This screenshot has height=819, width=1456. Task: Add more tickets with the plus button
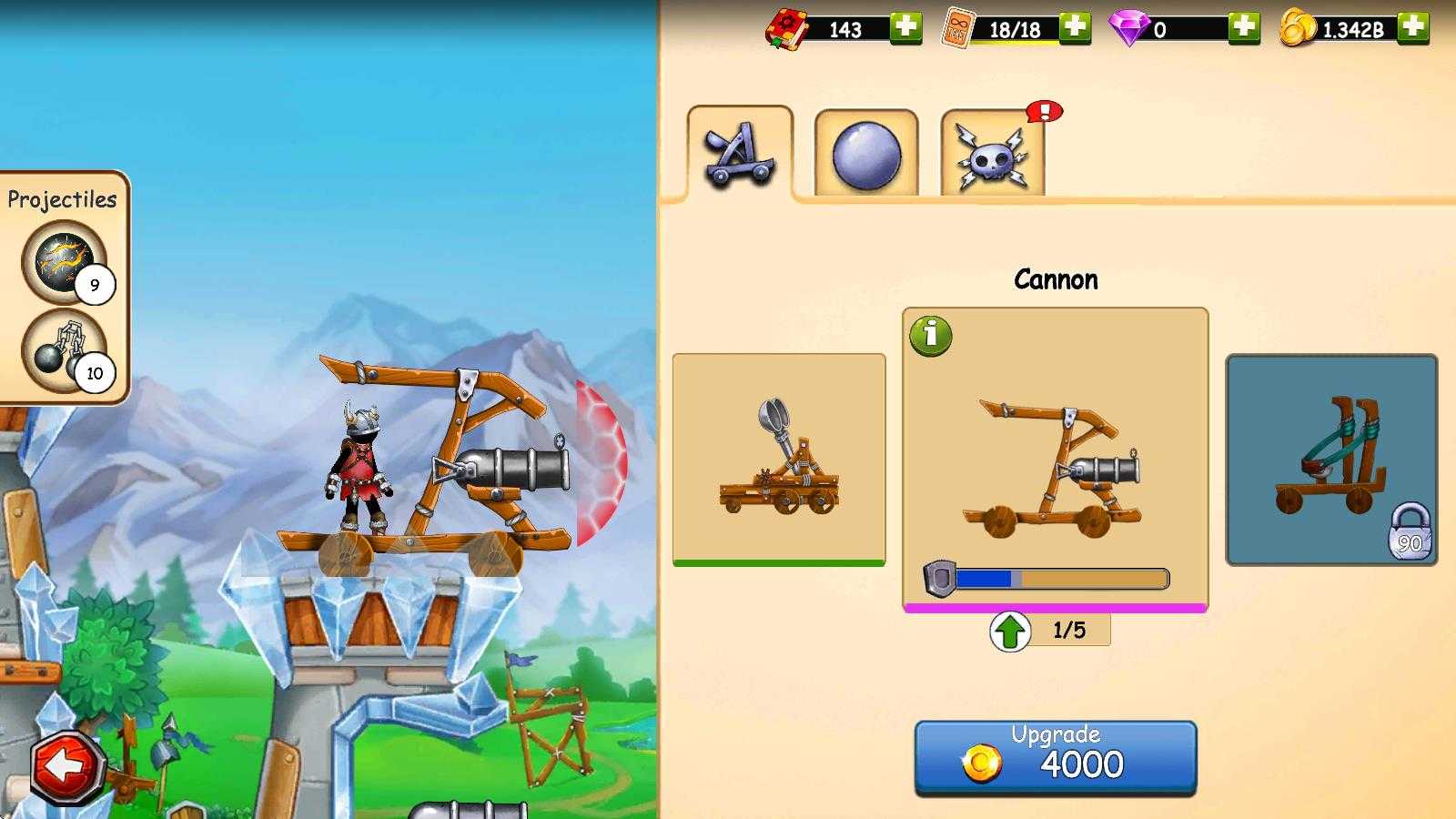point(1075,28)
